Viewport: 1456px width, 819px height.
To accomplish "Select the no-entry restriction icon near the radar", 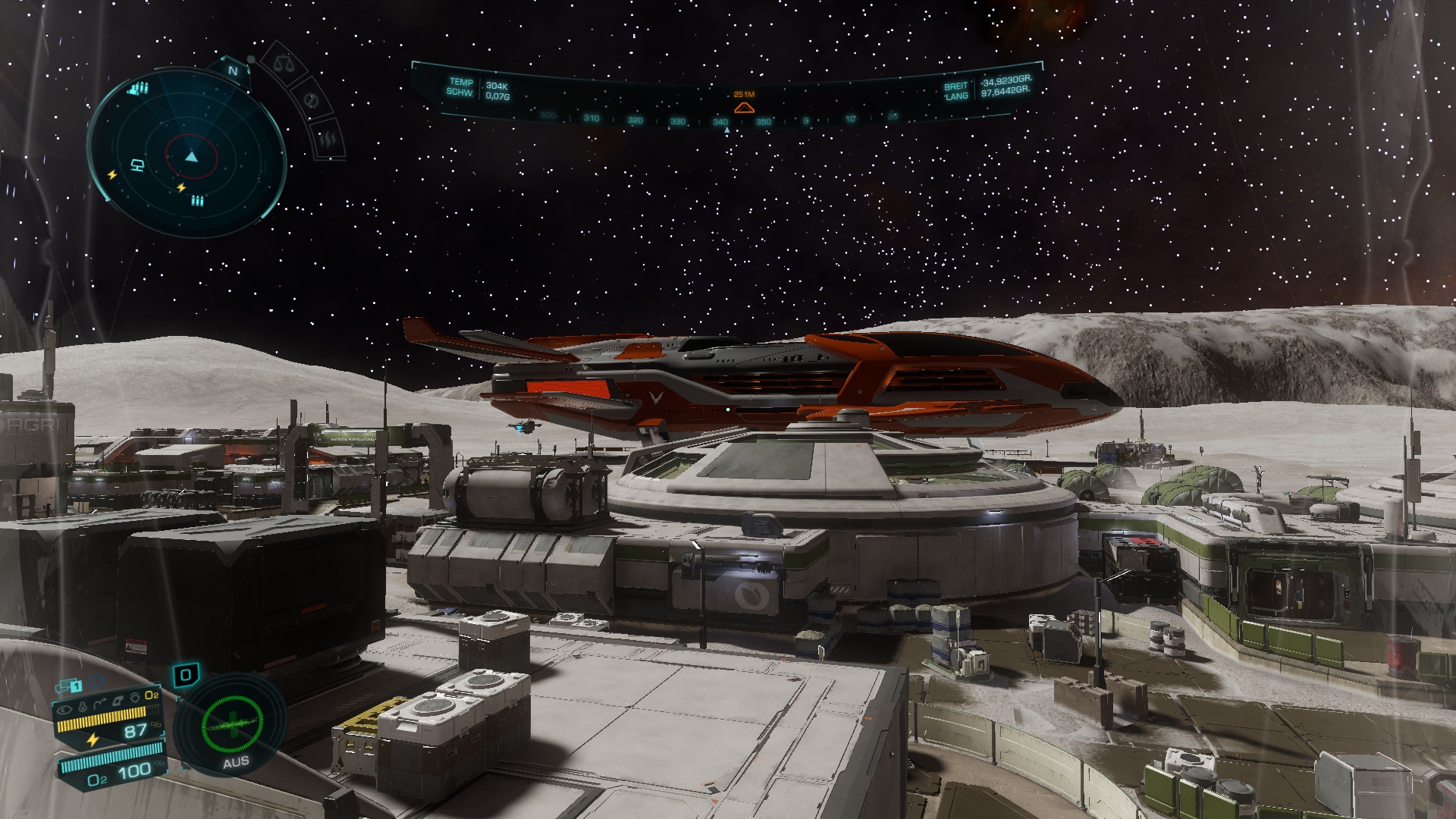I will [x=310, y=102].
